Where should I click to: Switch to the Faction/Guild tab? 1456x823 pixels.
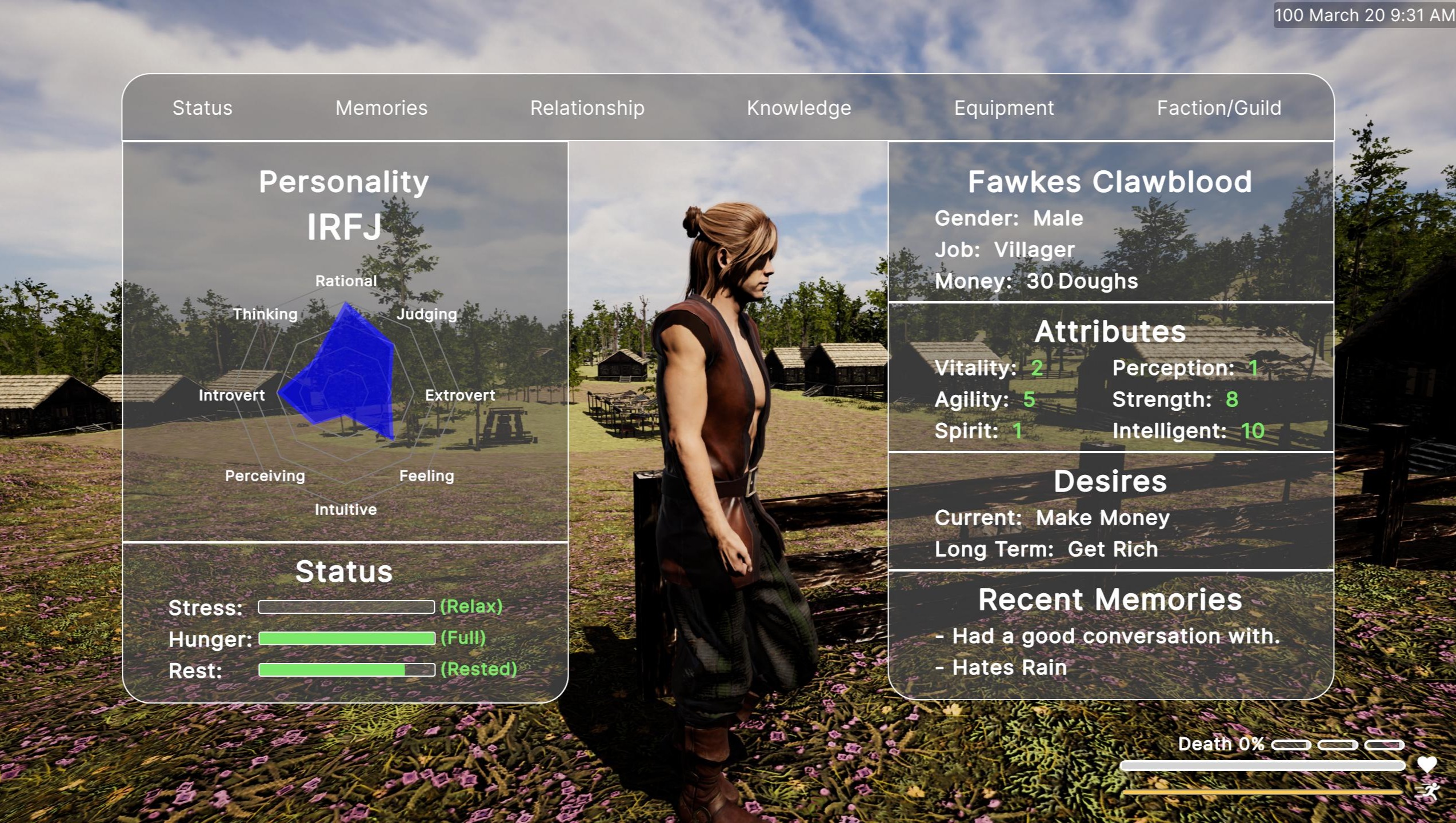tap(1219, 108)
